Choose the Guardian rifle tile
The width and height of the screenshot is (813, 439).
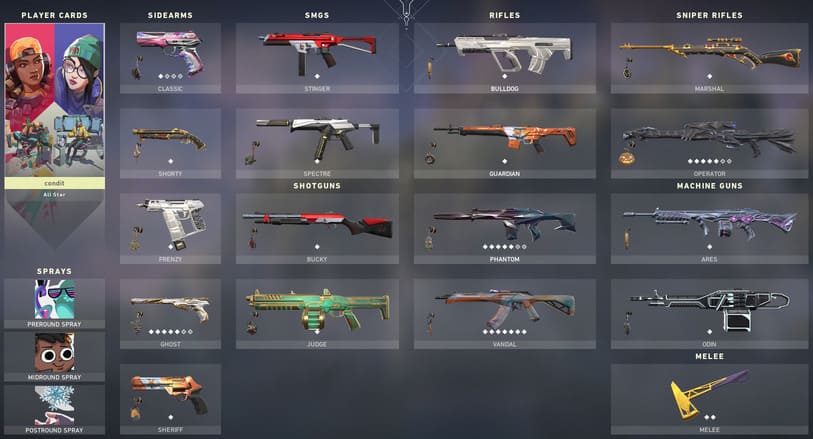click(x=504, y=143)
